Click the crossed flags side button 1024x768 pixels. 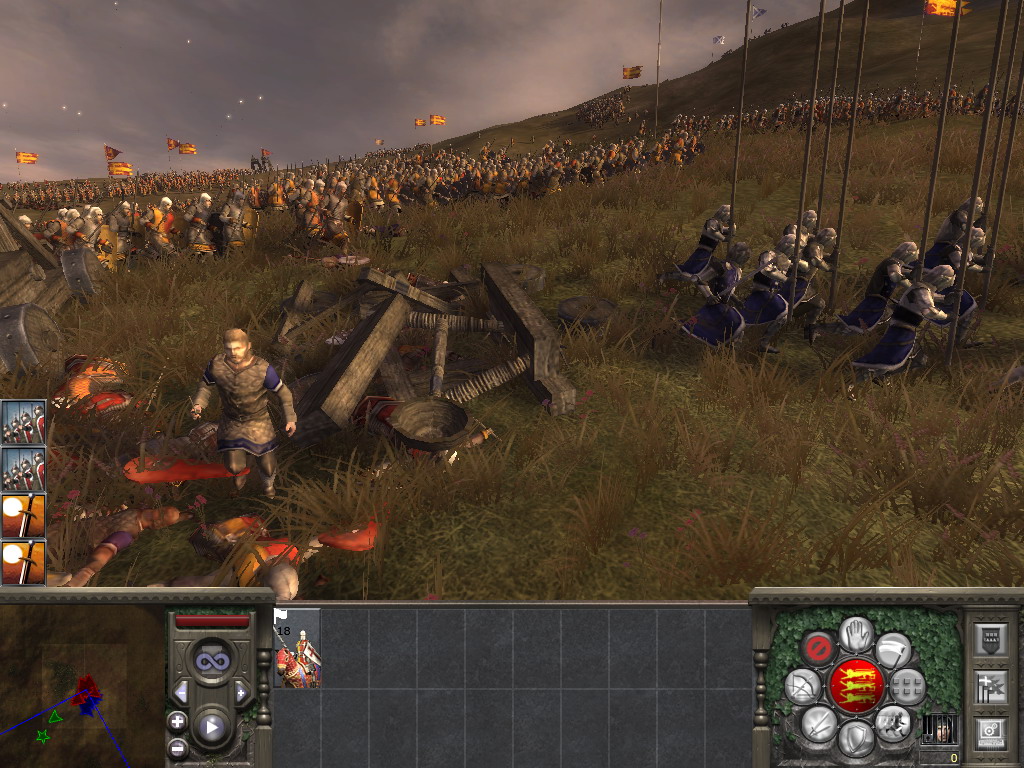click(x=990, y=686)
